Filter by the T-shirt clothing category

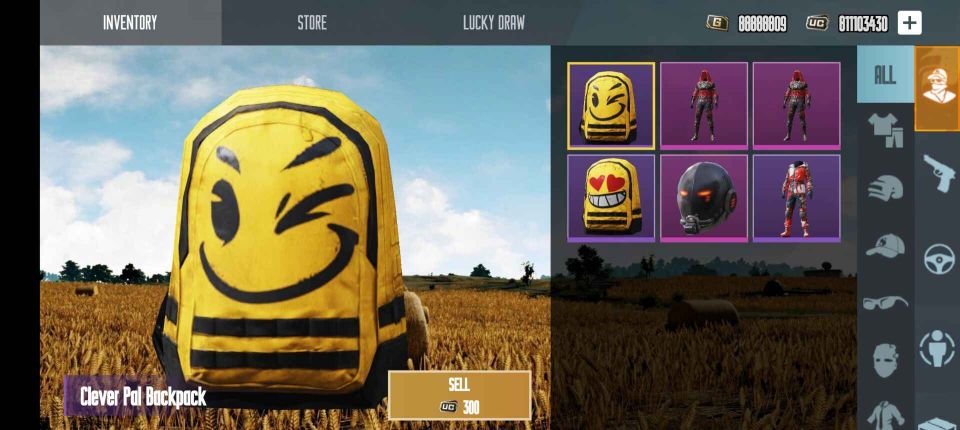click(885, 129)
